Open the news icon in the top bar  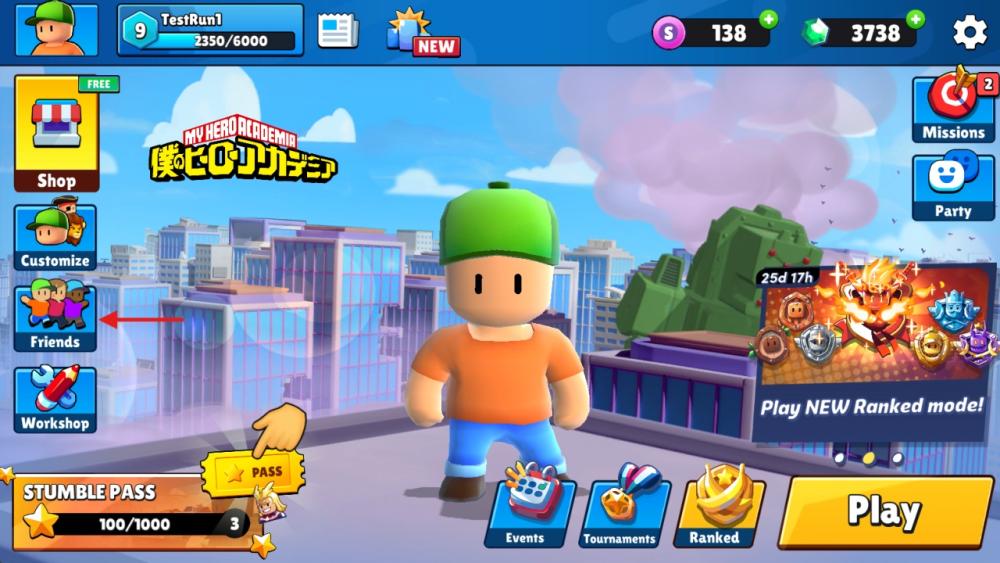338,31
